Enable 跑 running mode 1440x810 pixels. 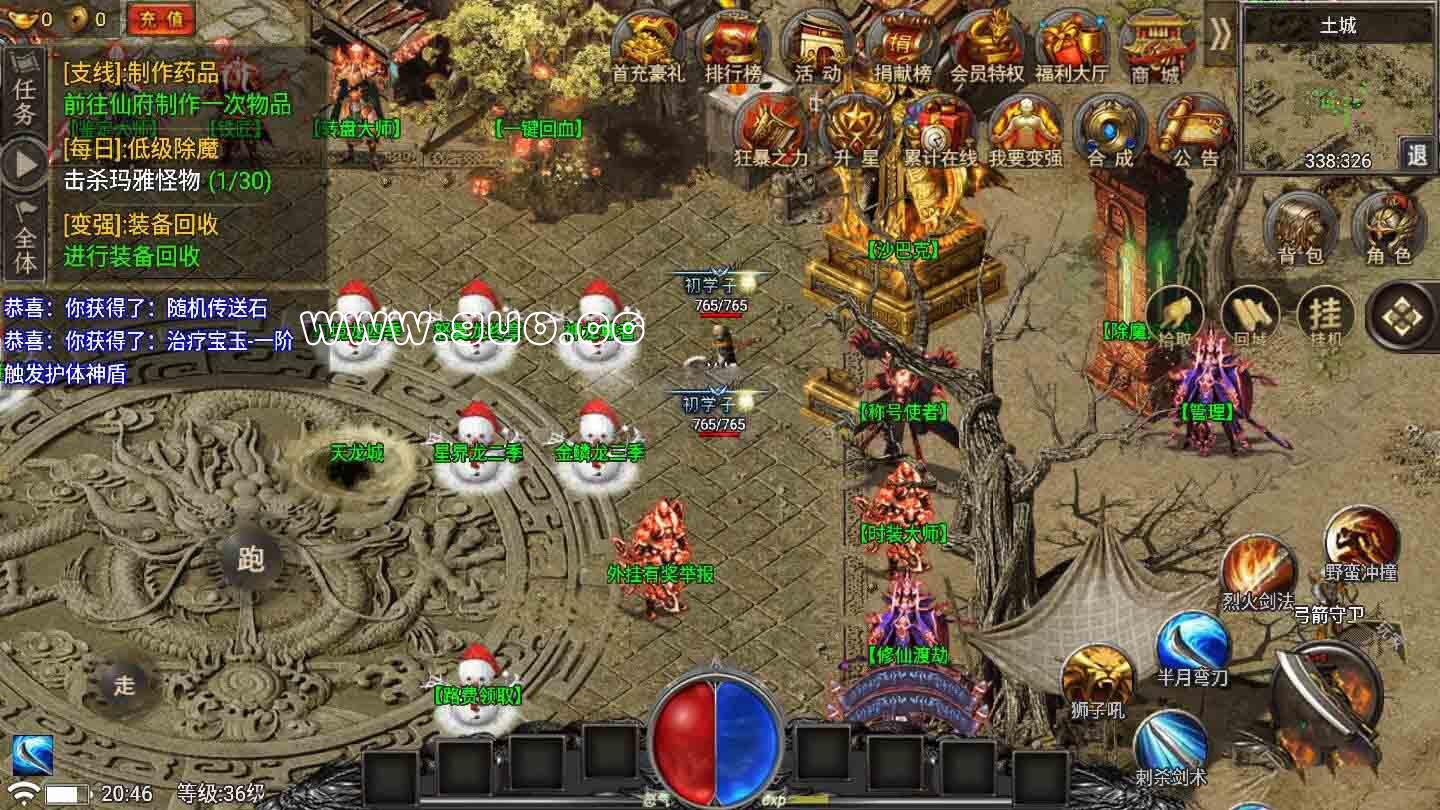253,557
